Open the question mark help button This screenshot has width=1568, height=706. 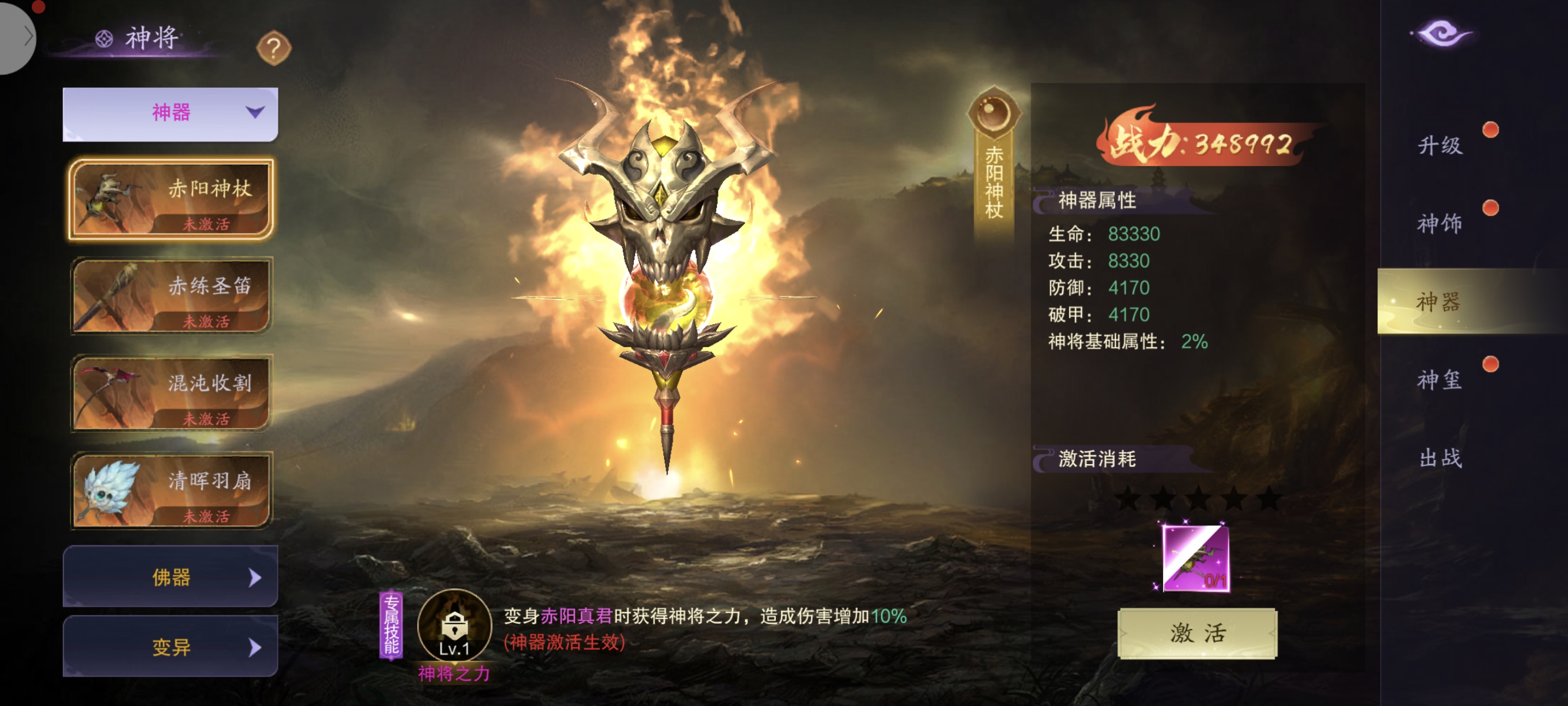tap(274, 48)
